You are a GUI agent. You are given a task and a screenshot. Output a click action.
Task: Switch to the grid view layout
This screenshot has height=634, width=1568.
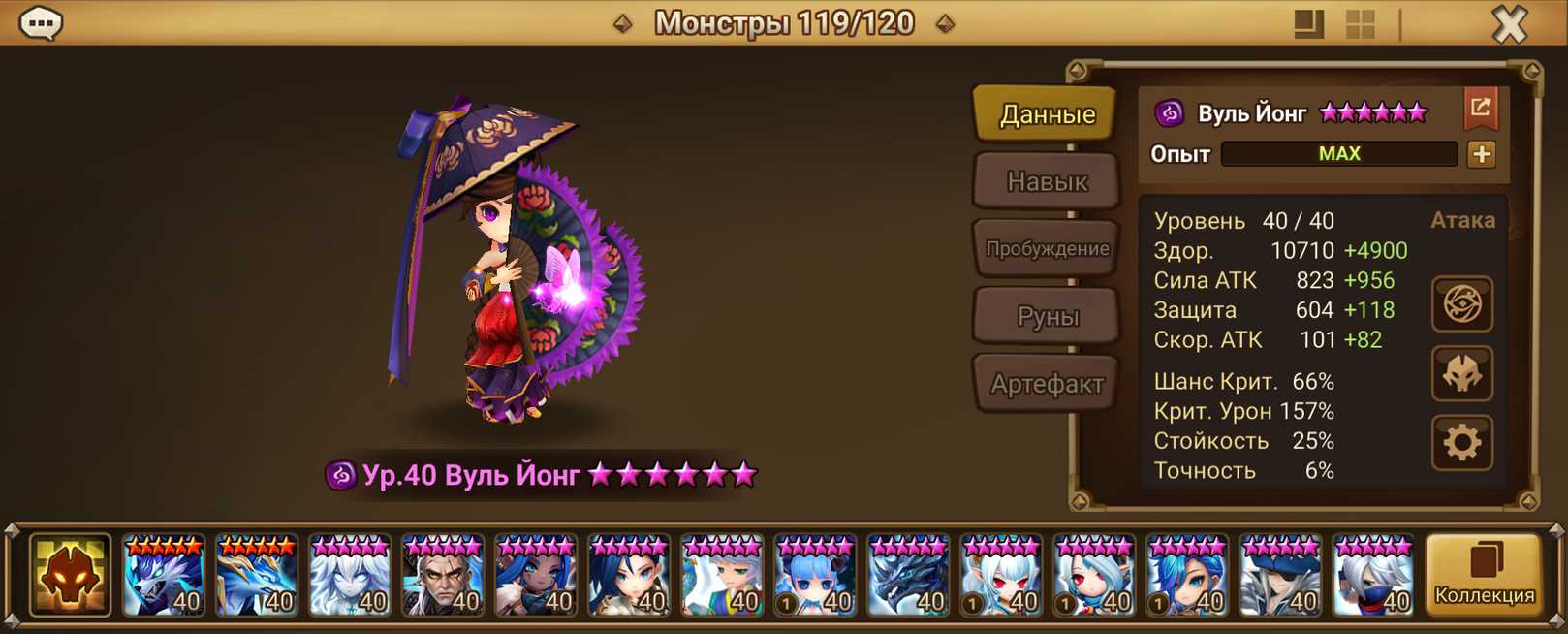[x=1361, y=24]
